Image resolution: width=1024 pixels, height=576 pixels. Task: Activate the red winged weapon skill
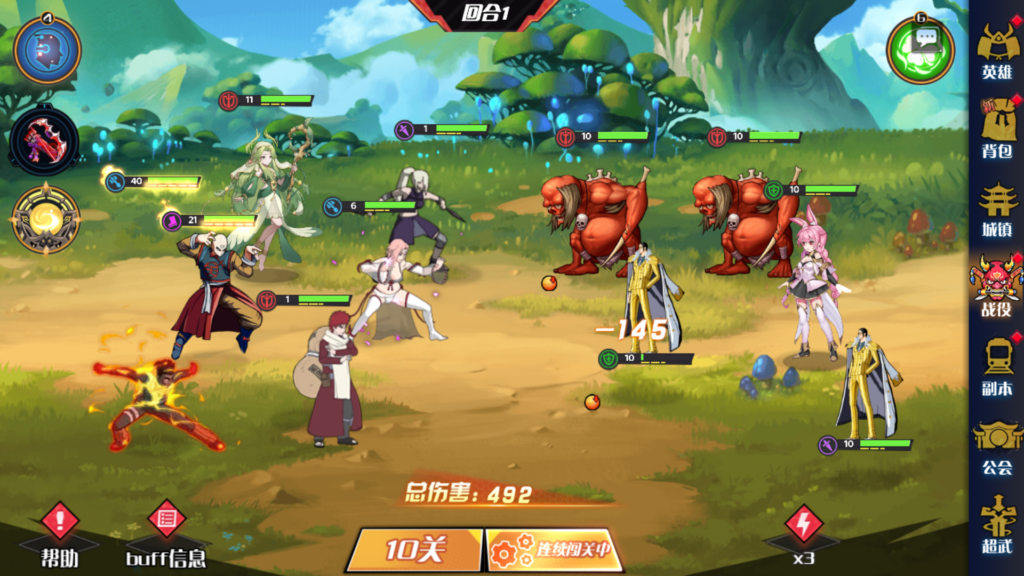tap(45, 141)
